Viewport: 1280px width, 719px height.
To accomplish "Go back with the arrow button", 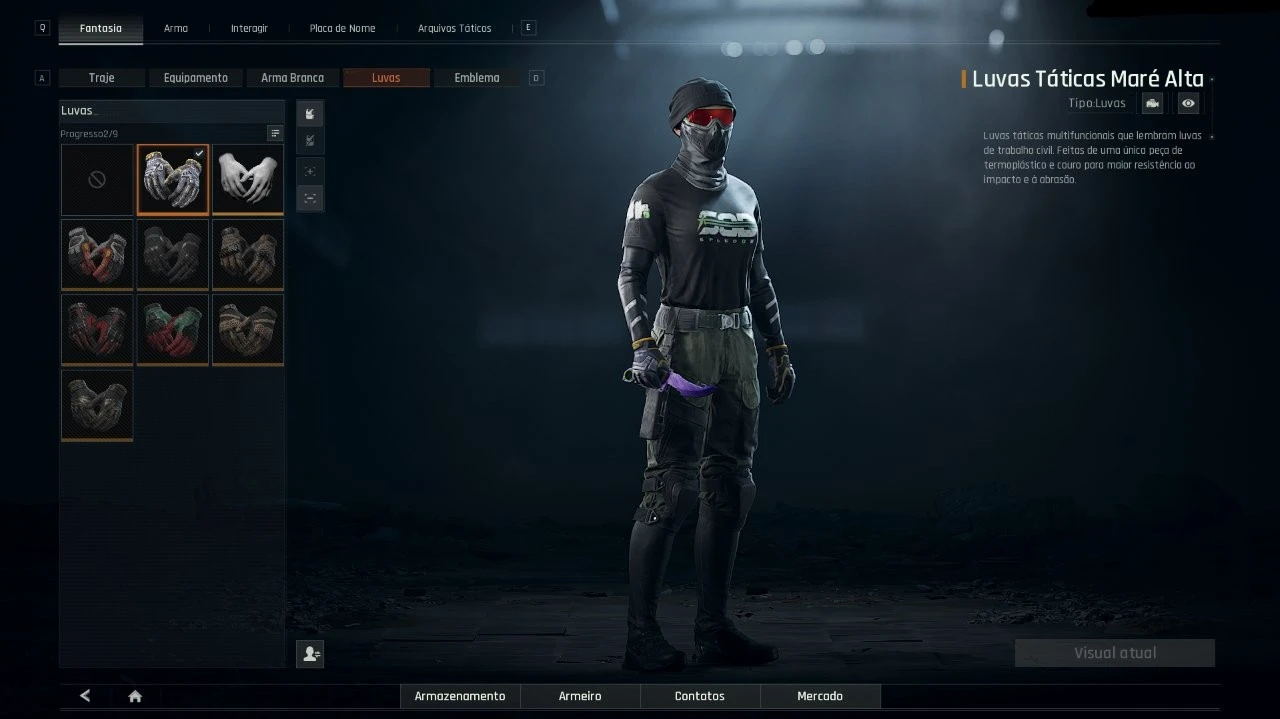I will coord(85,696).
